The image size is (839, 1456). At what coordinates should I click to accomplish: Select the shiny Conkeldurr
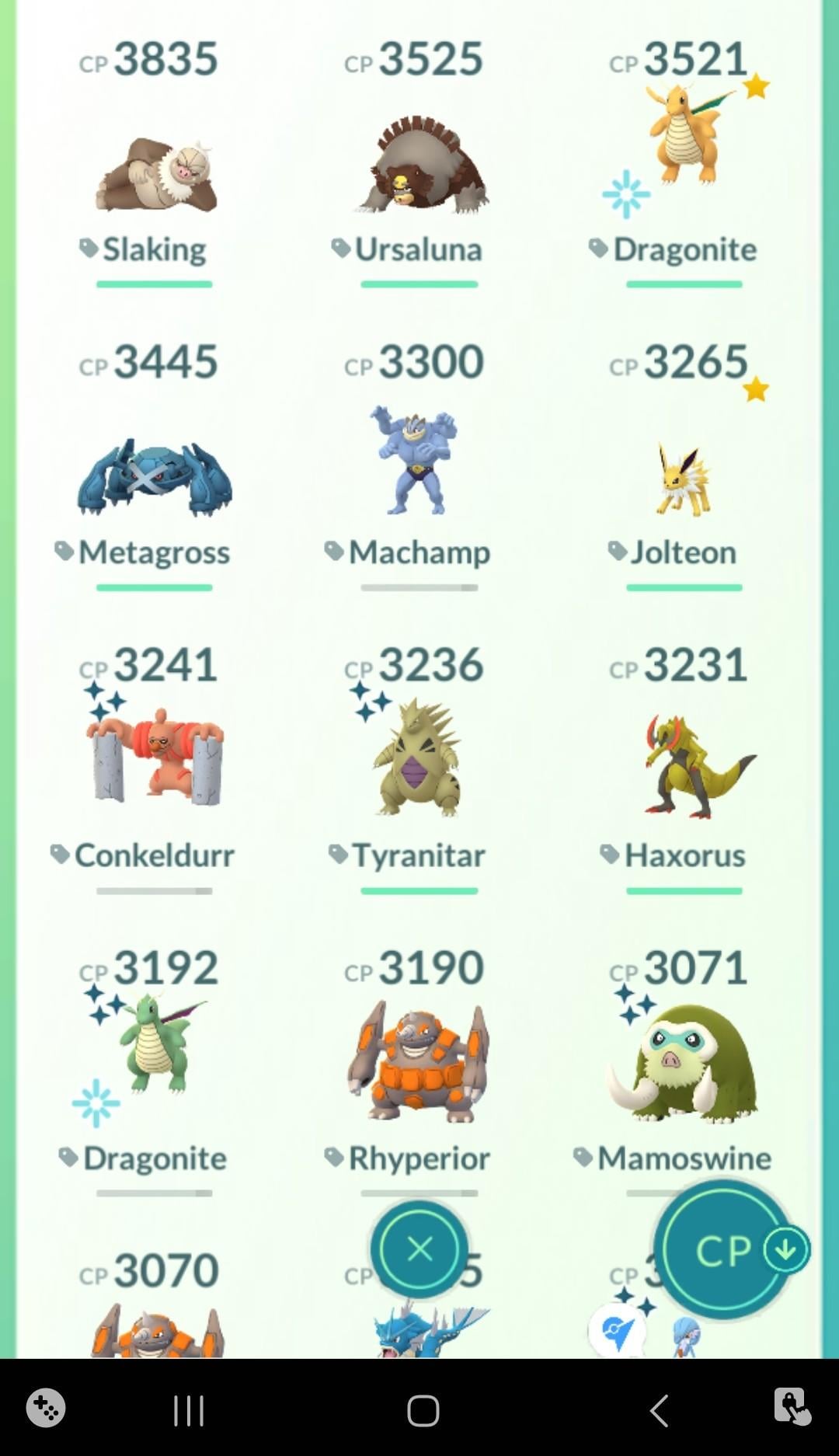[x=154, y=758]
